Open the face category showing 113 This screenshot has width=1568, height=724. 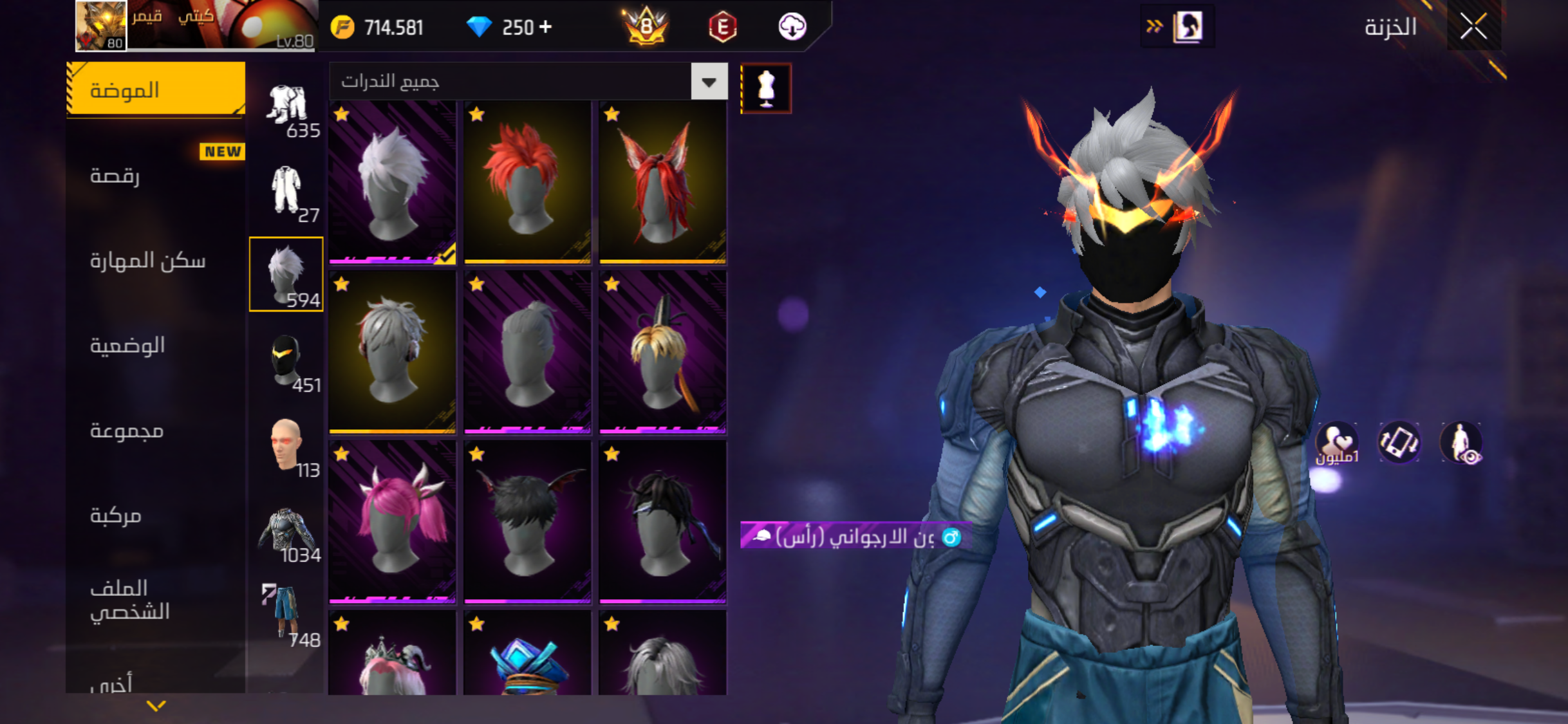(287, 447)
